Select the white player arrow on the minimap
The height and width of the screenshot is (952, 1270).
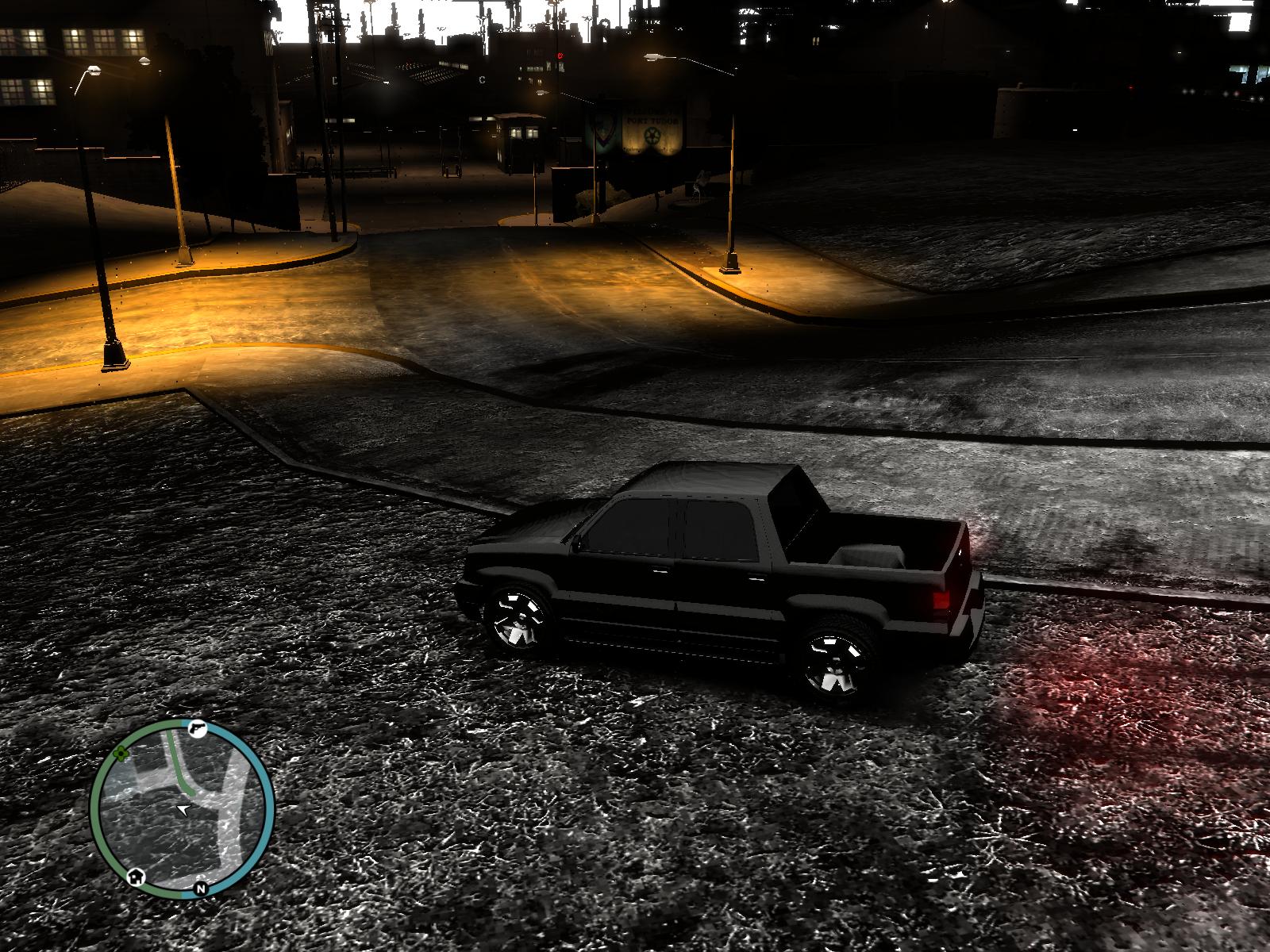[184, 809]
